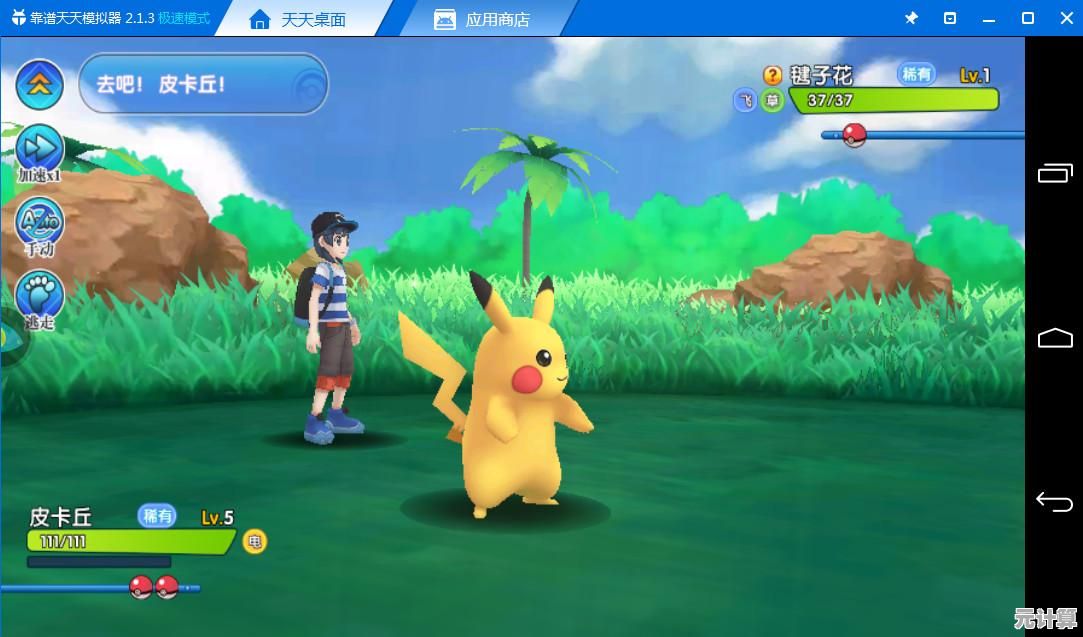Select the 电 type icon beside 皮卡丘's health

[x=255, y=542]
